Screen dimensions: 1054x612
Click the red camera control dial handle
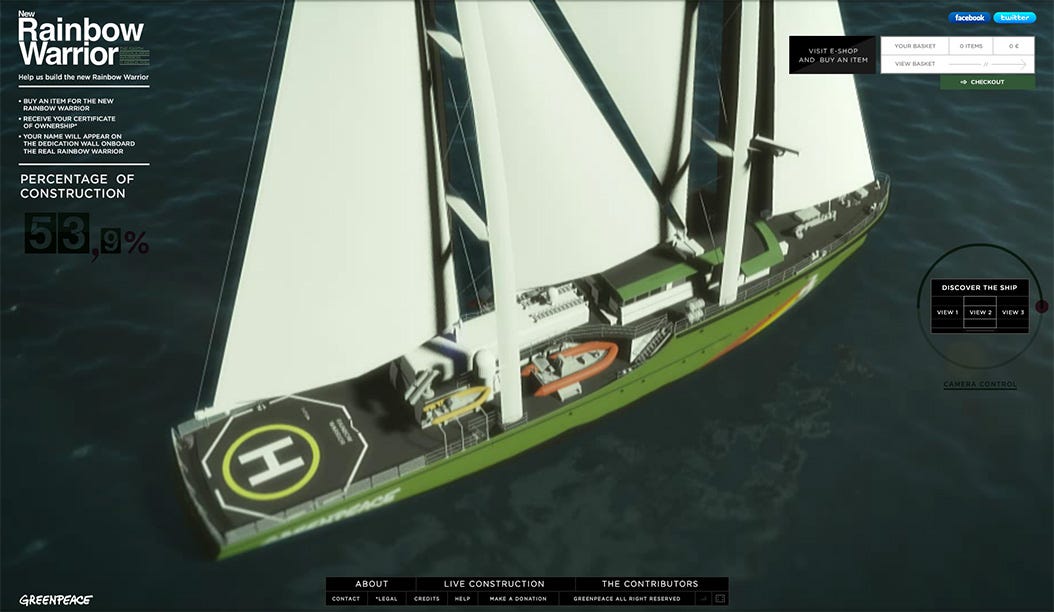coord(1041,306)
